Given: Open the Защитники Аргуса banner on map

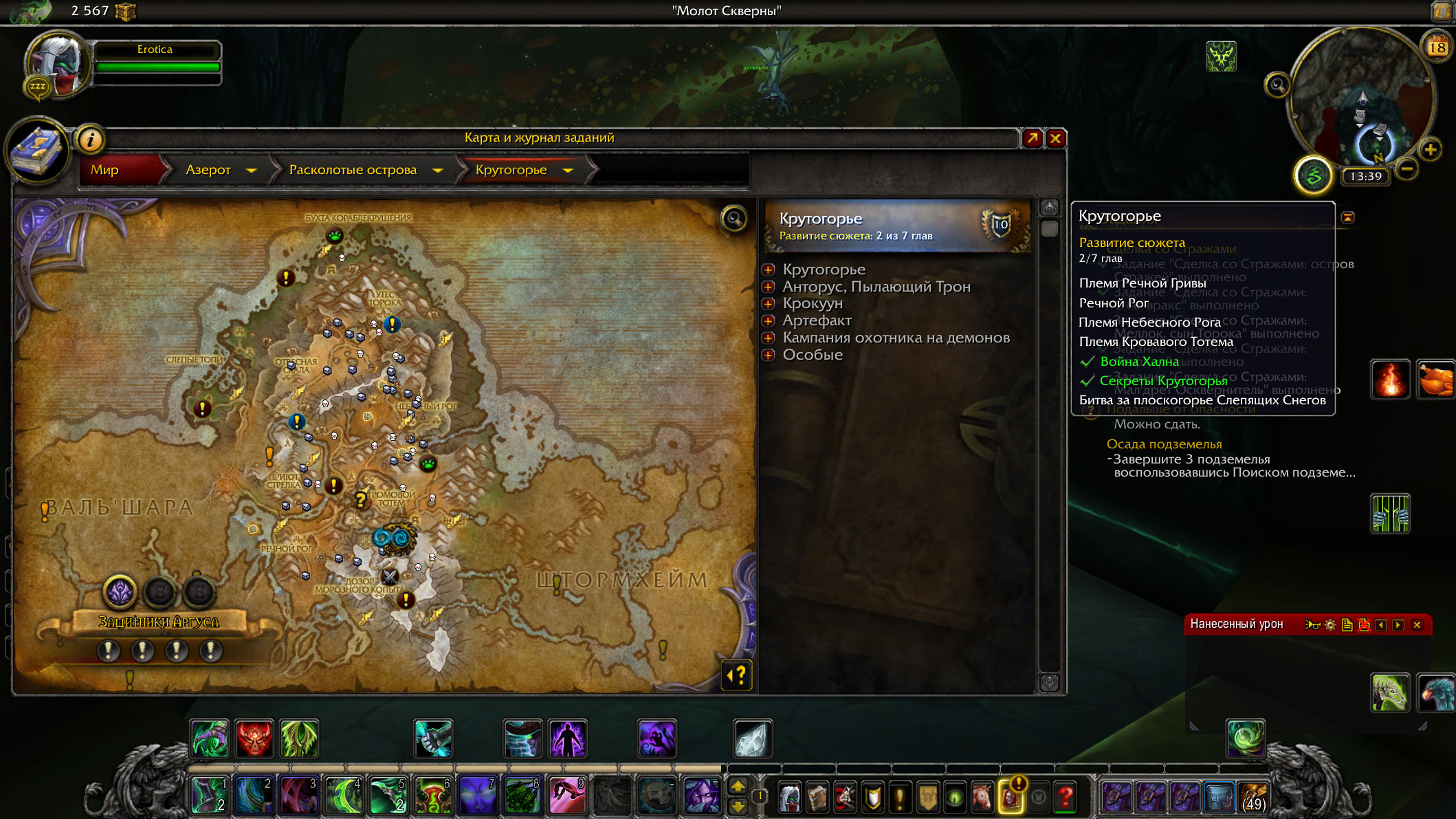Looking at the screenshot, I should point(159,622).
